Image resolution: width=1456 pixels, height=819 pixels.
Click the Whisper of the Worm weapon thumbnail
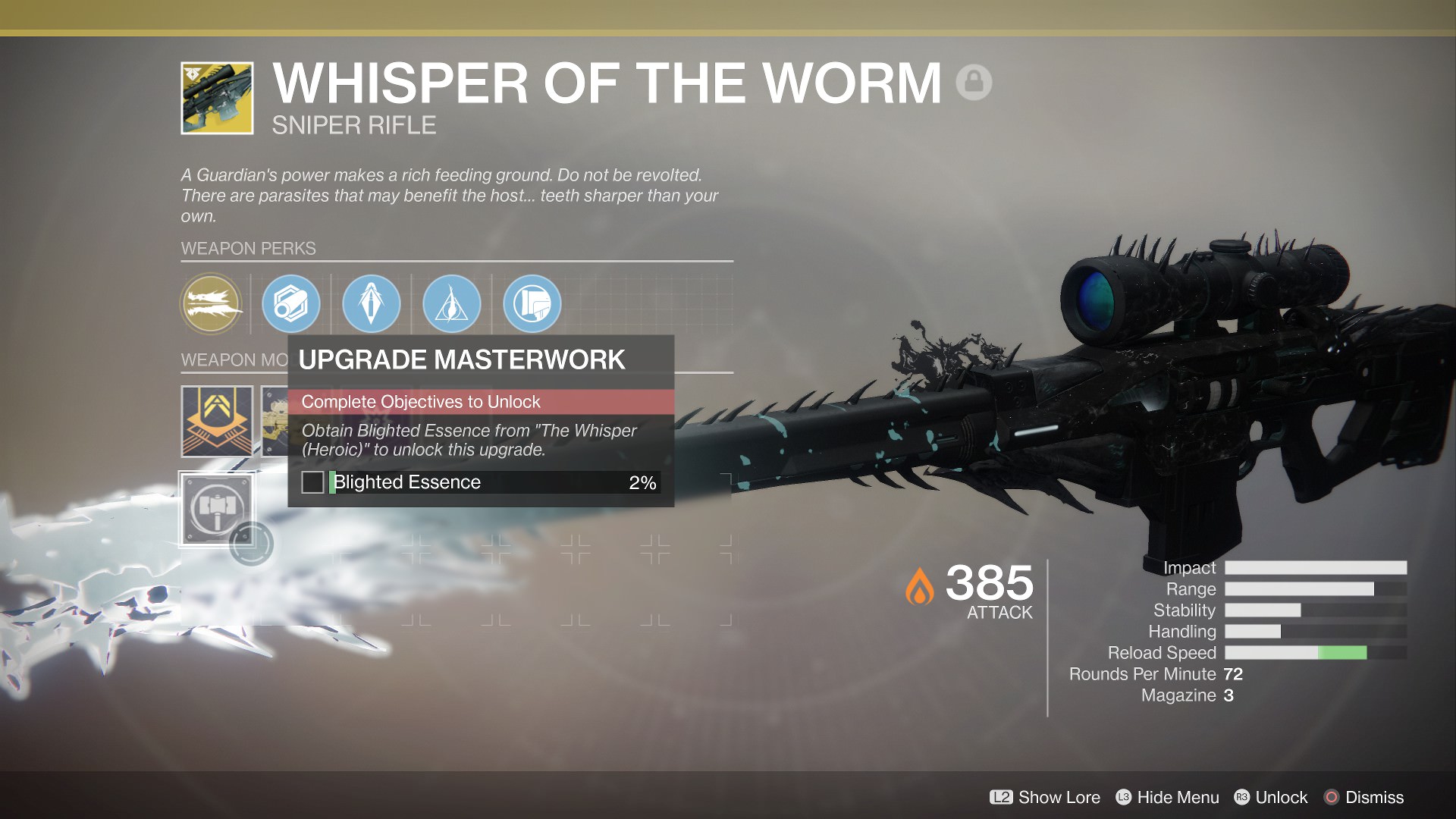point(218,99)
